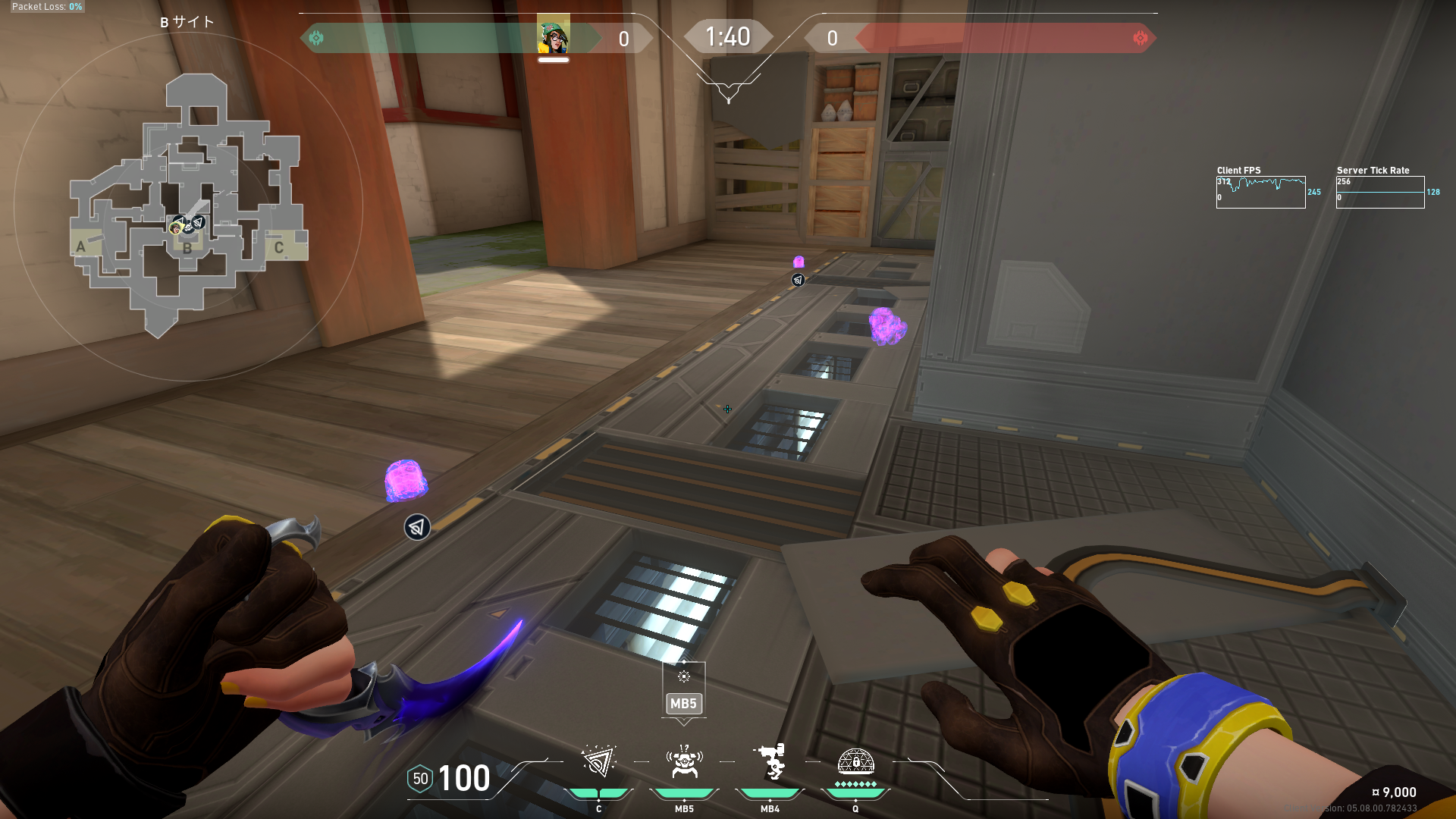This screenshot has height=819, width=1456.
Task: Select the Turret ability icon
Action: coord(770,761)
